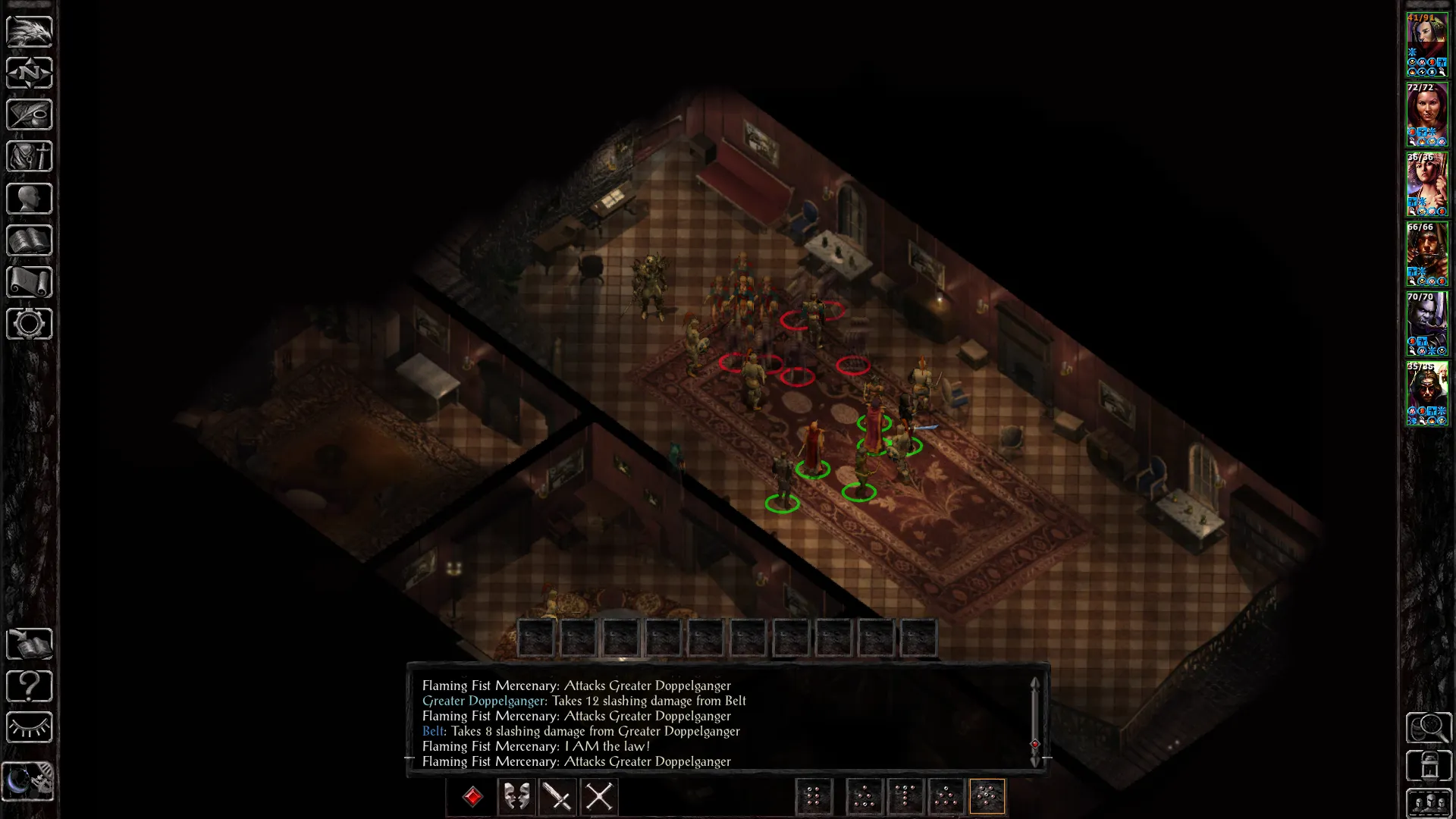The width and height of the screenshot is (1456, 819).
Task: Activate the sword attack command
Action: pos(558,797)
